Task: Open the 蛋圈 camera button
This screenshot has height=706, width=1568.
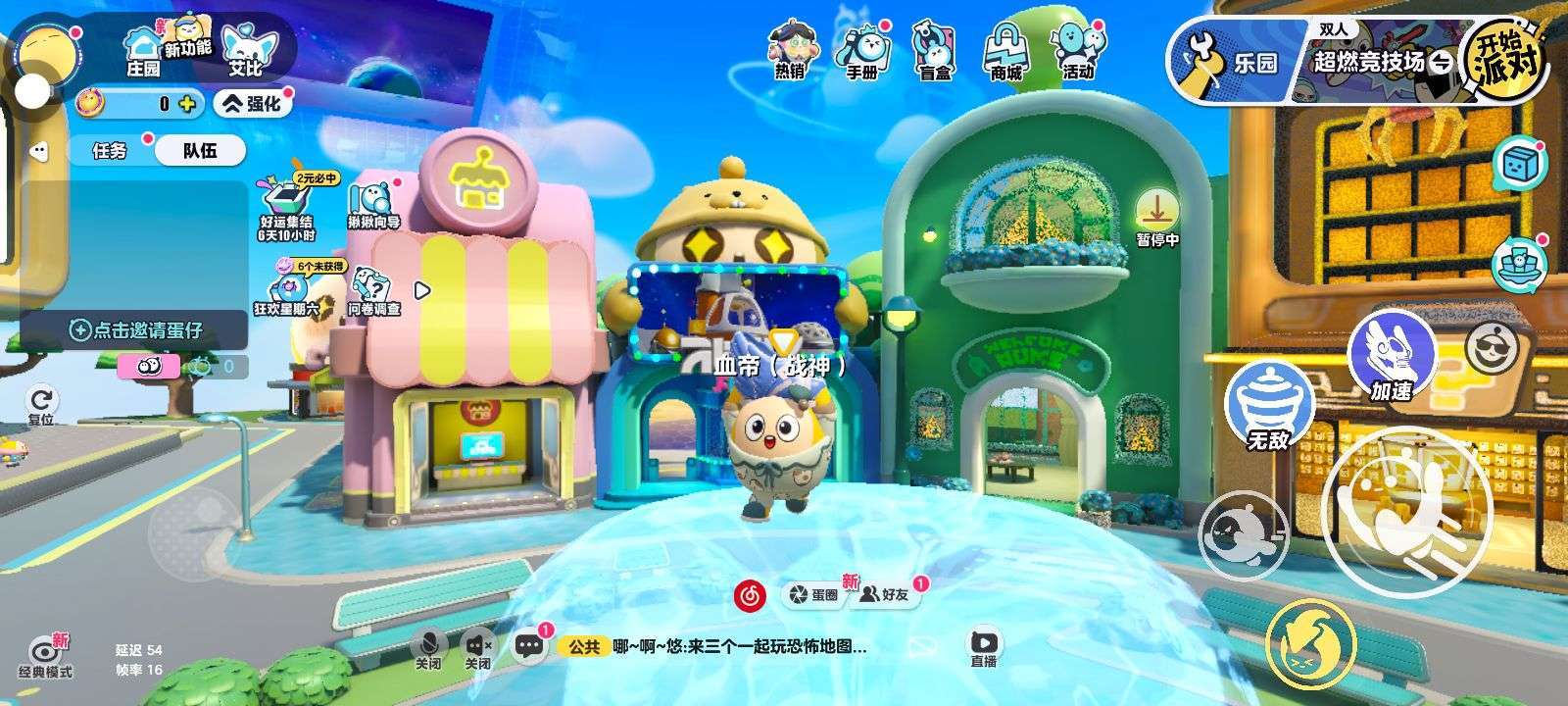Action: [x=813, y=594]
